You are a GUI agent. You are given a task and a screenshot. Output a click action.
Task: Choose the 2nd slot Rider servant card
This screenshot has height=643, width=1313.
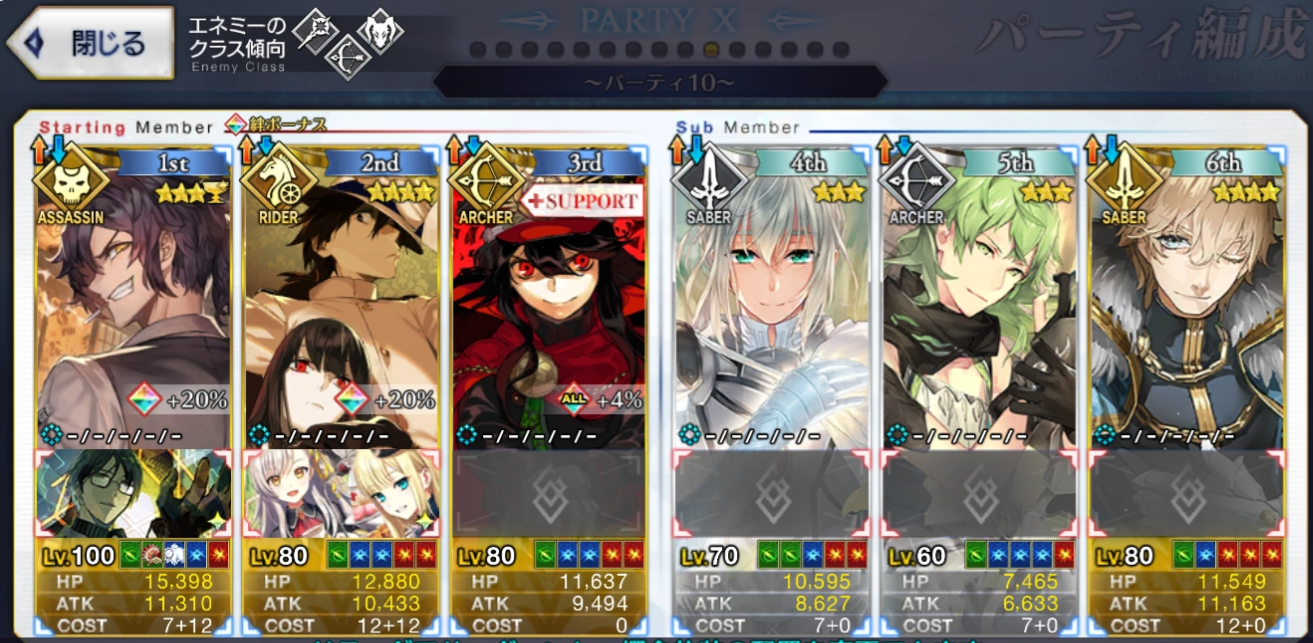tap(341, 300)
